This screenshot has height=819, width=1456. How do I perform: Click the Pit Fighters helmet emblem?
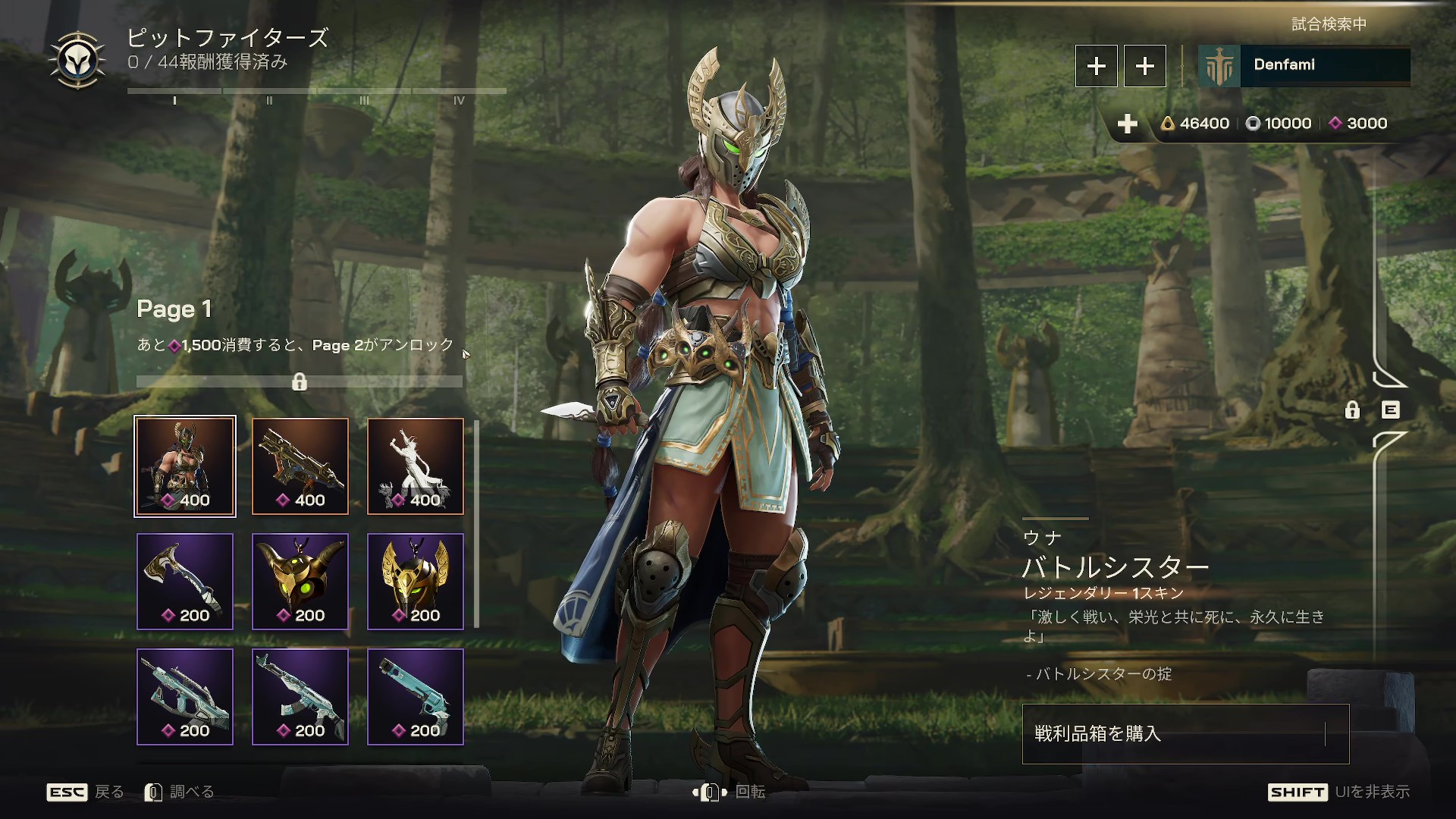[x=77, y=61]
